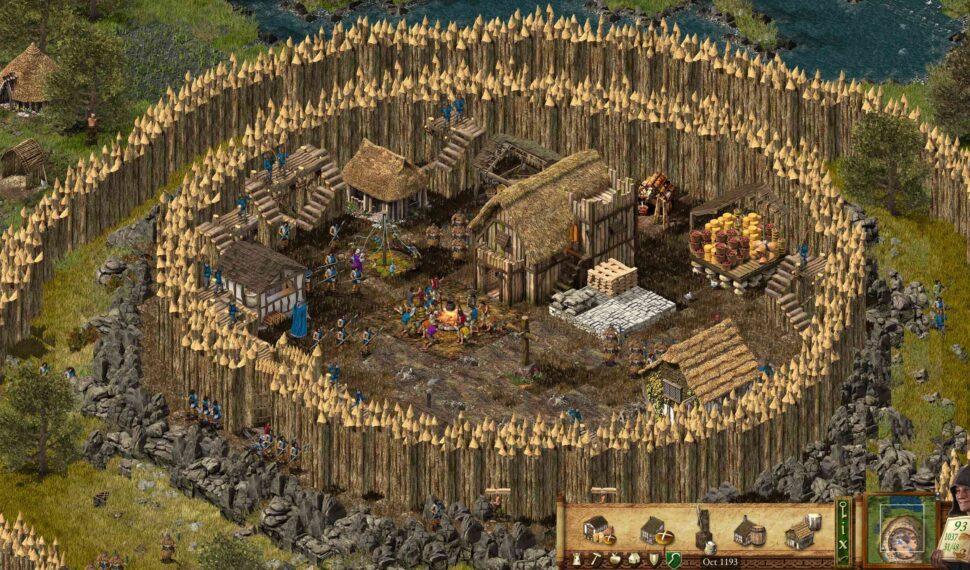Open the hammer industry build category
The width and height of the screenshot is (970, 570).
594,559
